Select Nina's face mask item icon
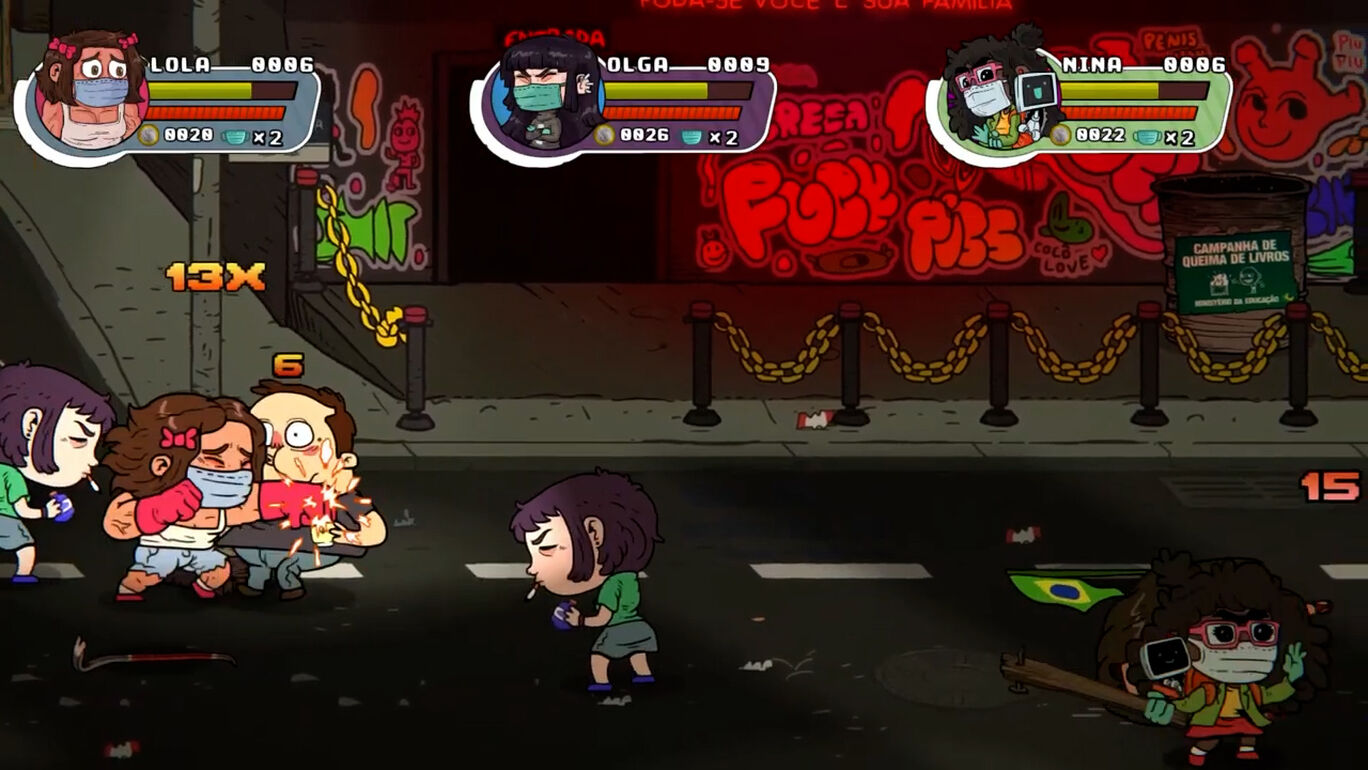 (x=1147, y=137)
